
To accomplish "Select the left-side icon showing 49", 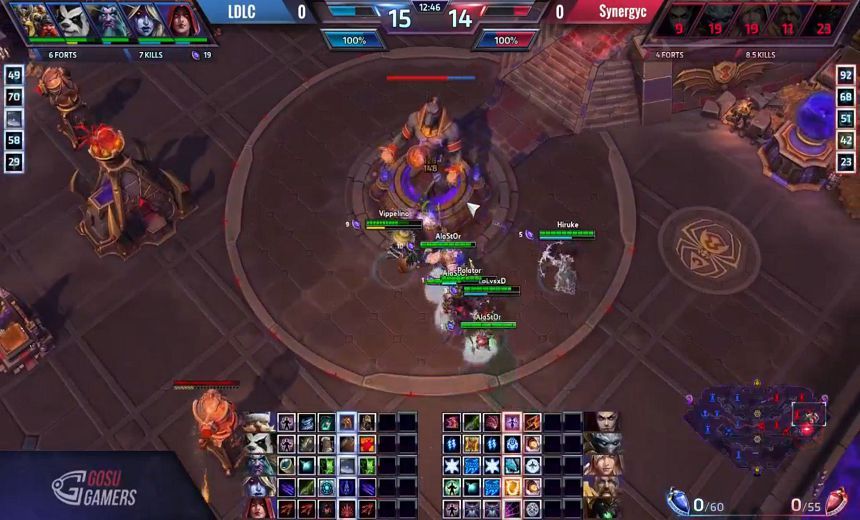I will tap(14, 75).
